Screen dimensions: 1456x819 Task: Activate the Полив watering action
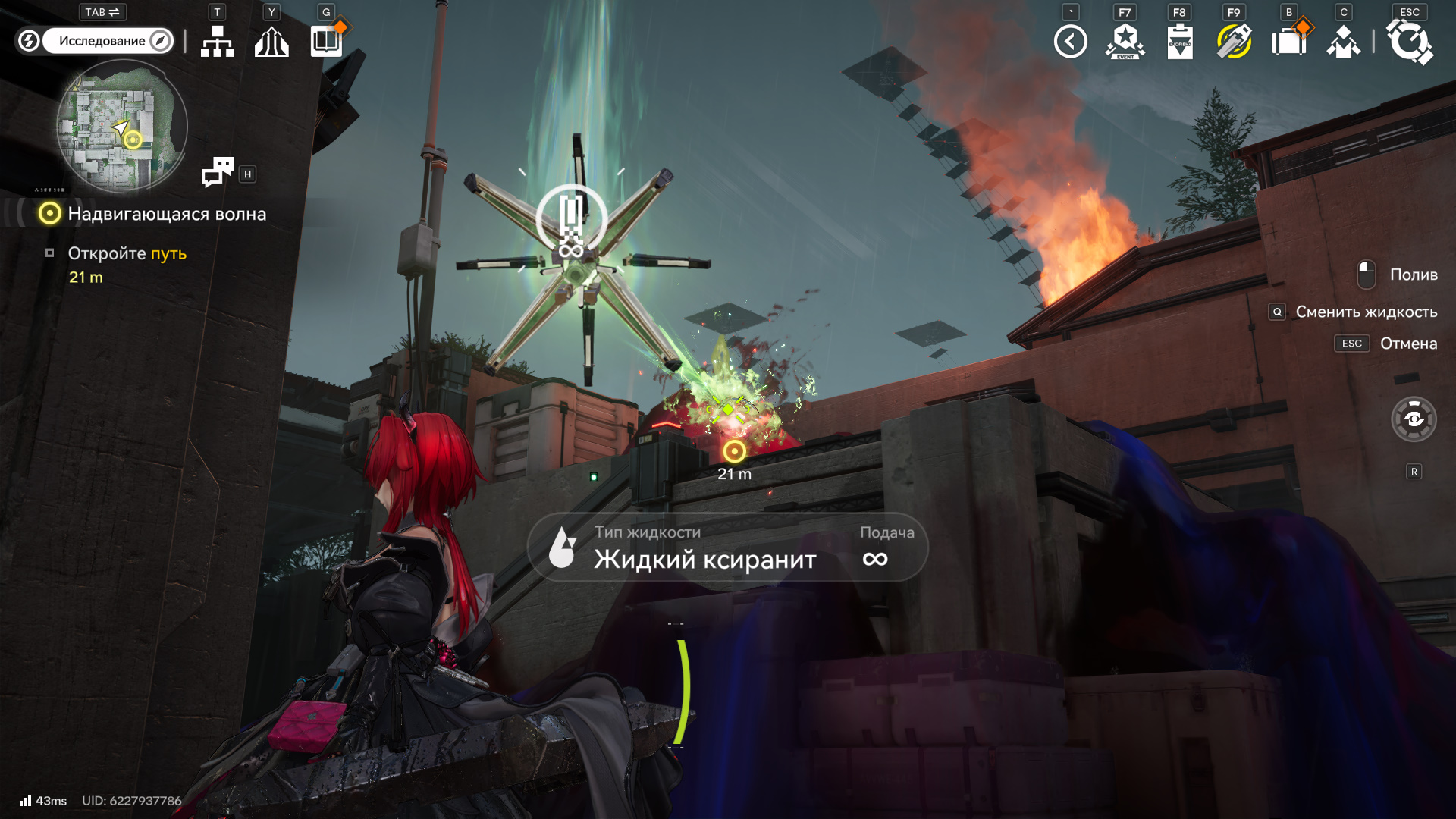(x=1413, y=275)
